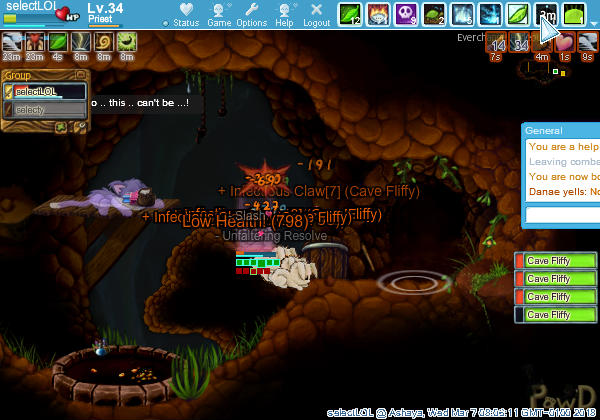Open the Status menu
Image resolution: width=600 pixels, height=420 pixels.
(x=185, y=14)
